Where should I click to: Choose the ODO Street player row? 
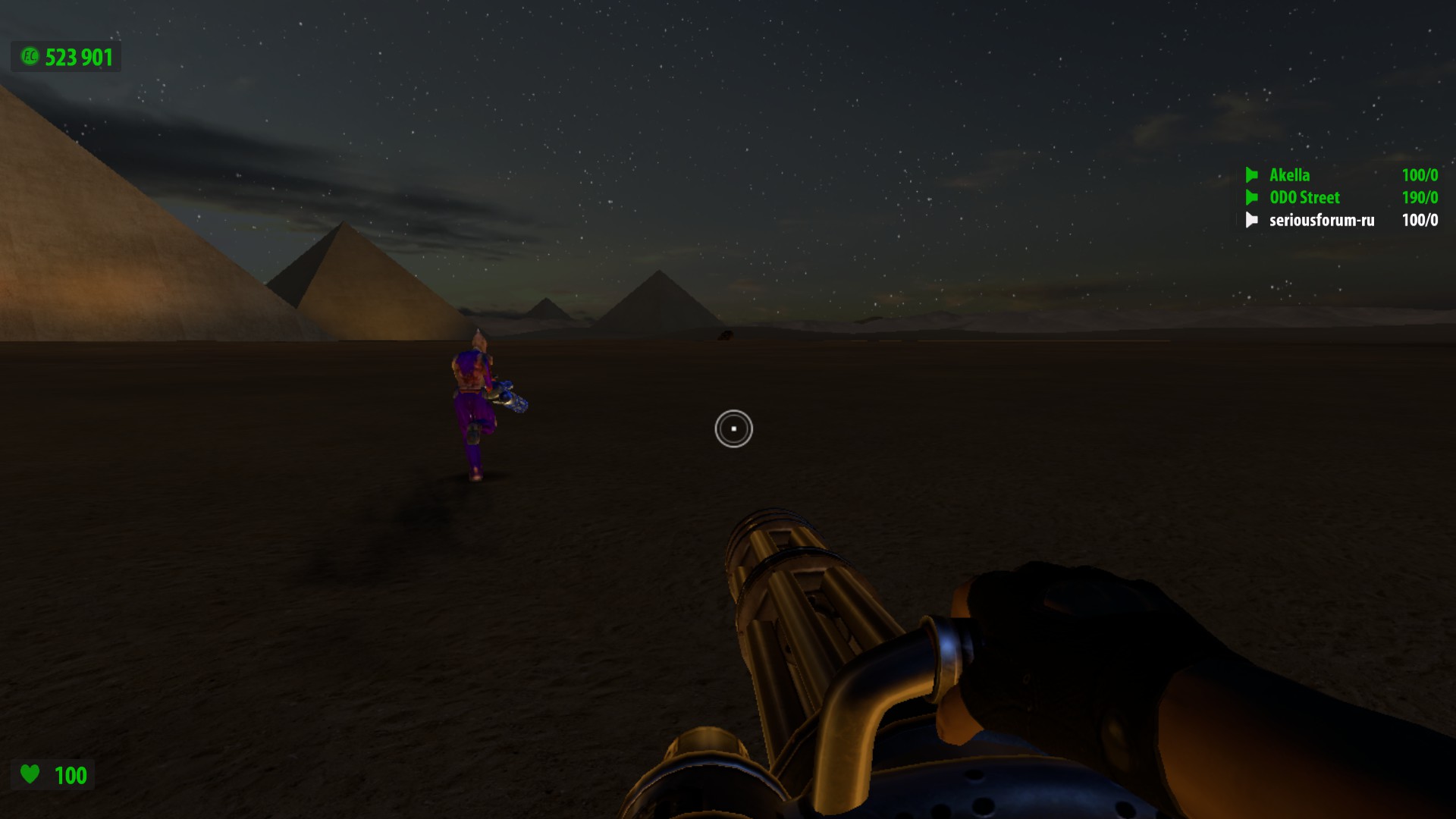(1304, 198)
